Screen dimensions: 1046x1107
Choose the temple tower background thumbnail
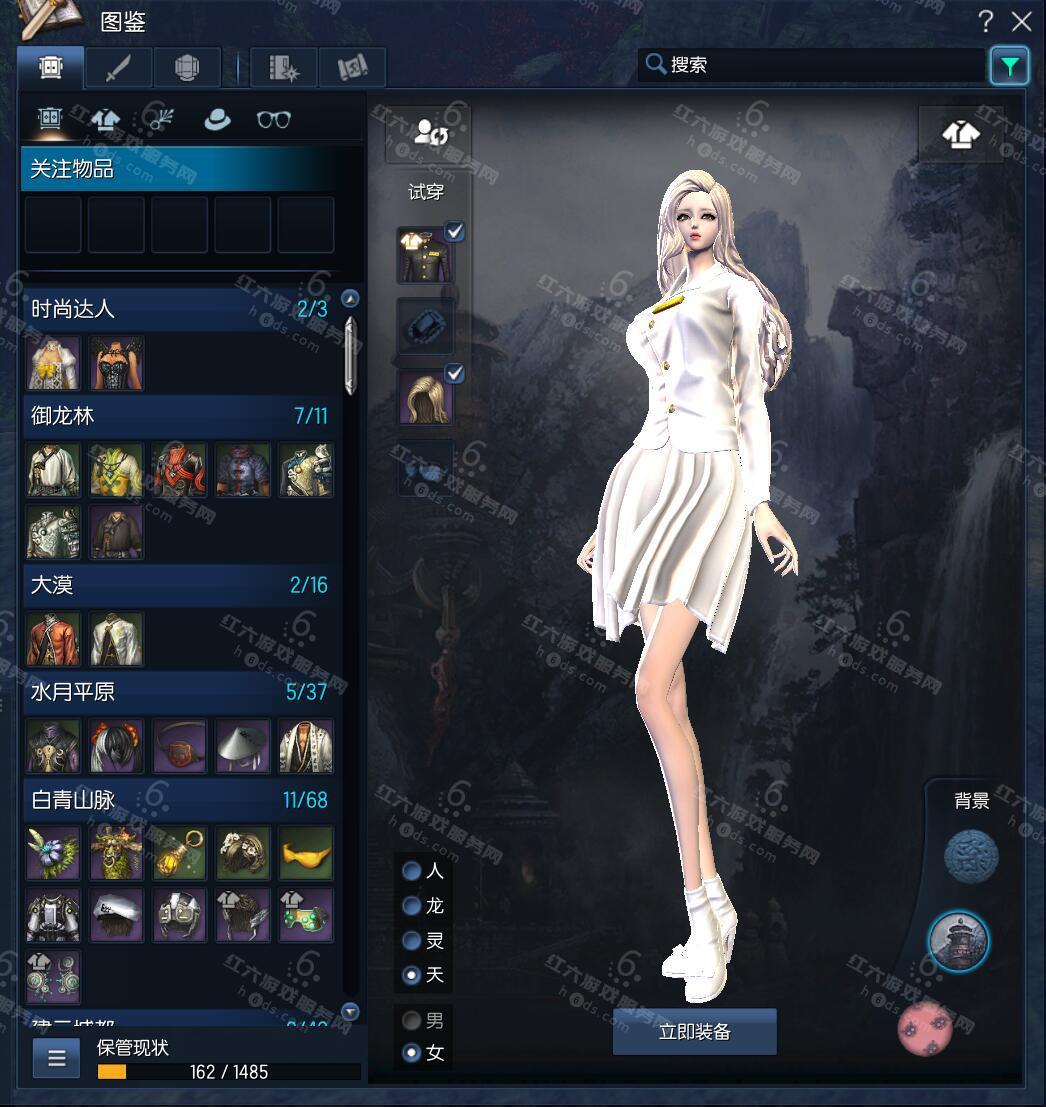click(958, 941)
